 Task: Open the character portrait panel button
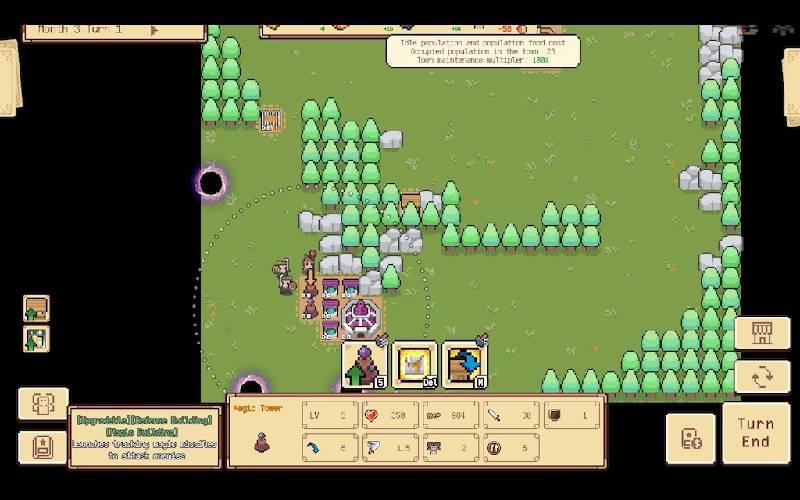(x=43, y=403)
